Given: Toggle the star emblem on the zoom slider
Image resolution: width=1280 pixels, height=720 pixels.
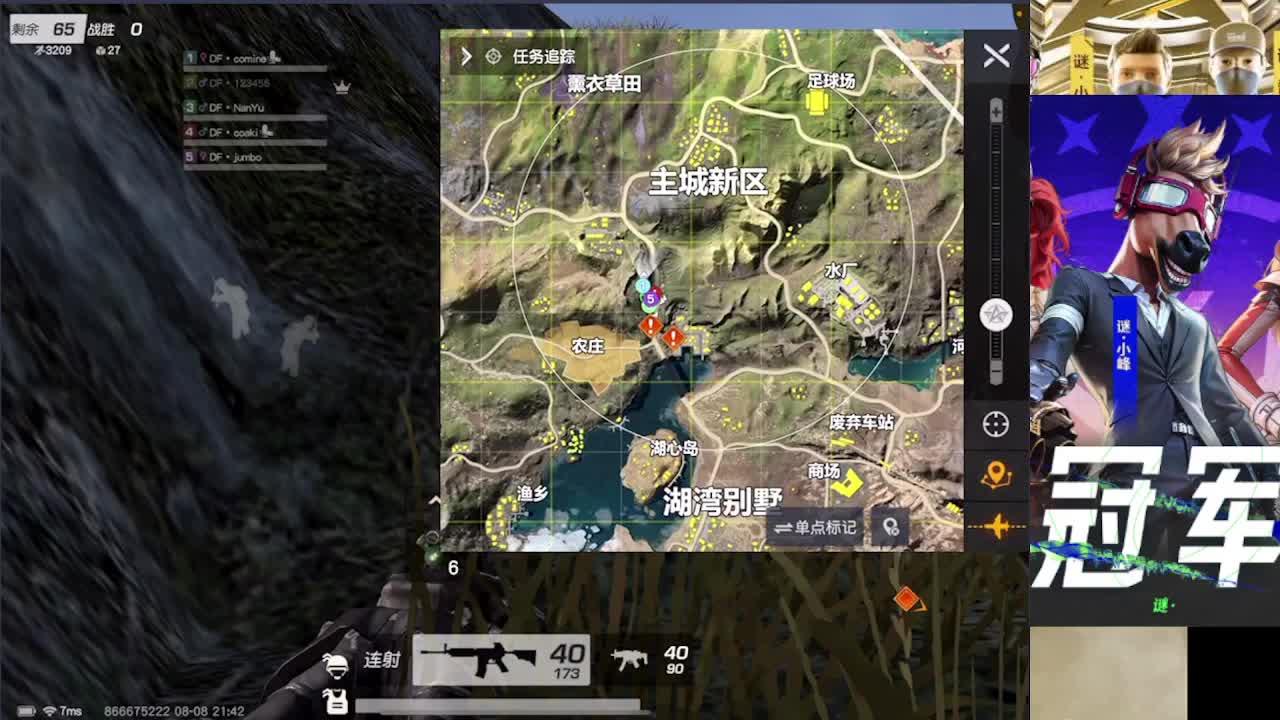Looking at the screenshot, I should click(994, 315).
